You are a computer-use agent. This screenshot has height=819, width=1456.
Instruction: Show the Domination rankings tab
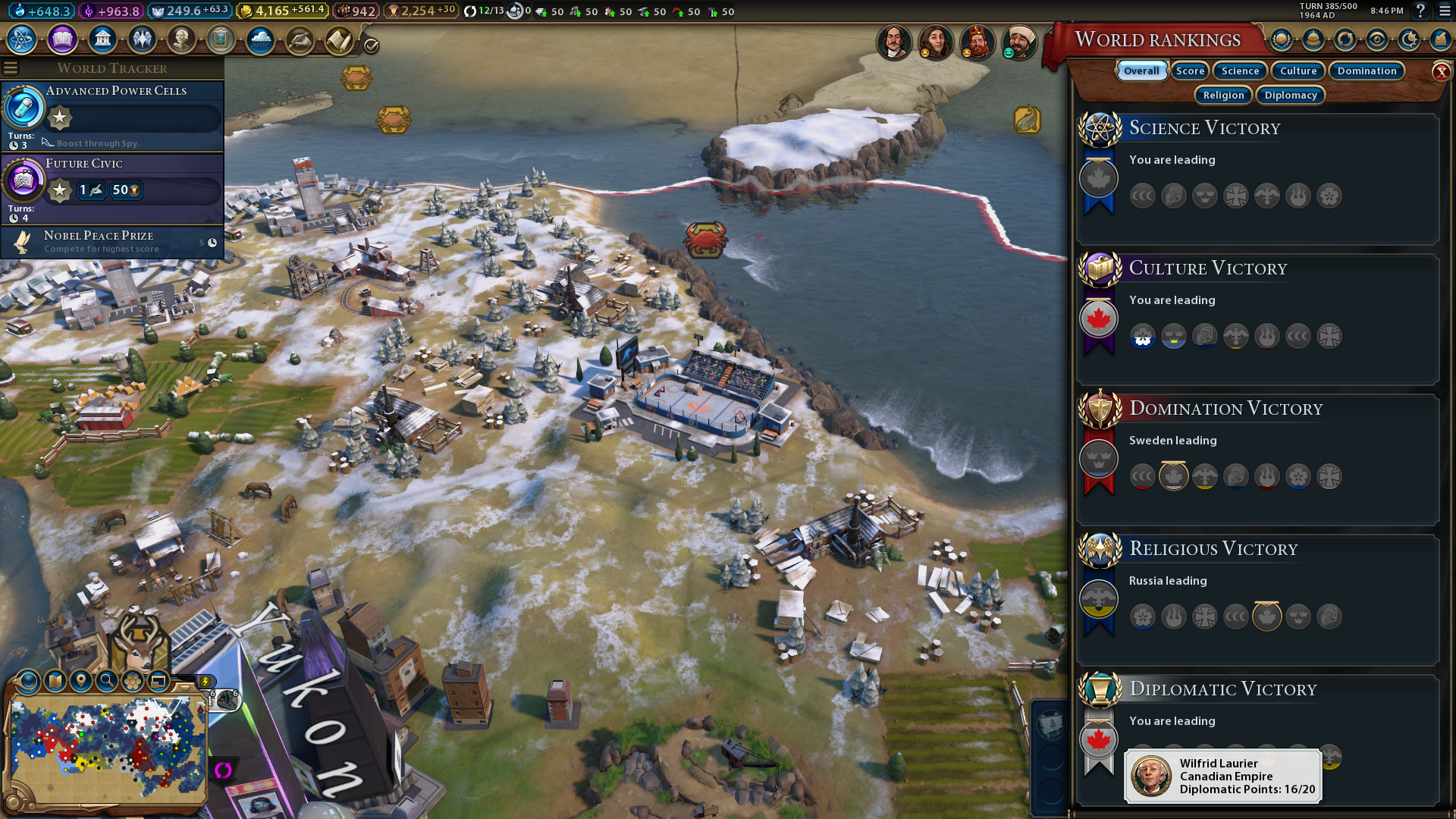point(1367,71)
